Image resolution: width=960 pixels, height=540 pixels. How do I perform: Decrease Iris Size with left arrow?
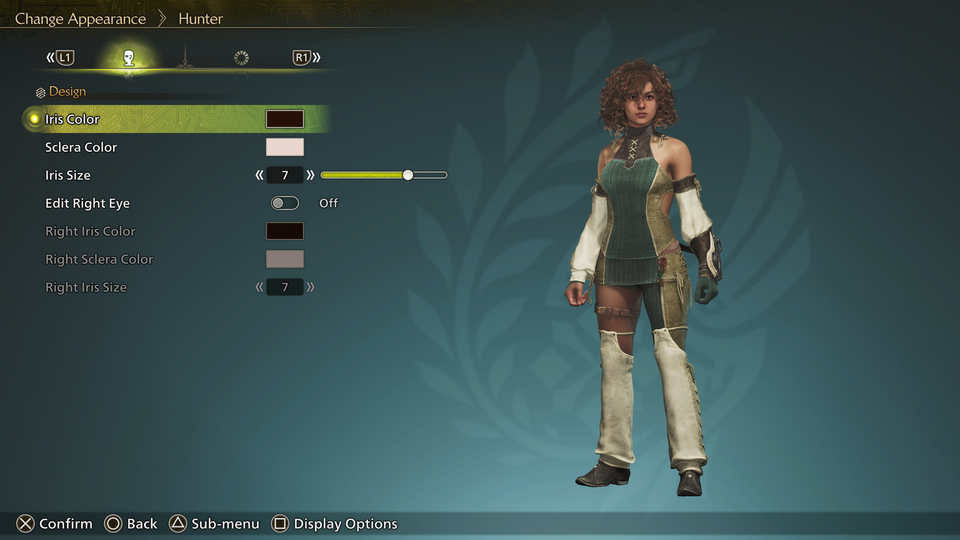[260, 175]
